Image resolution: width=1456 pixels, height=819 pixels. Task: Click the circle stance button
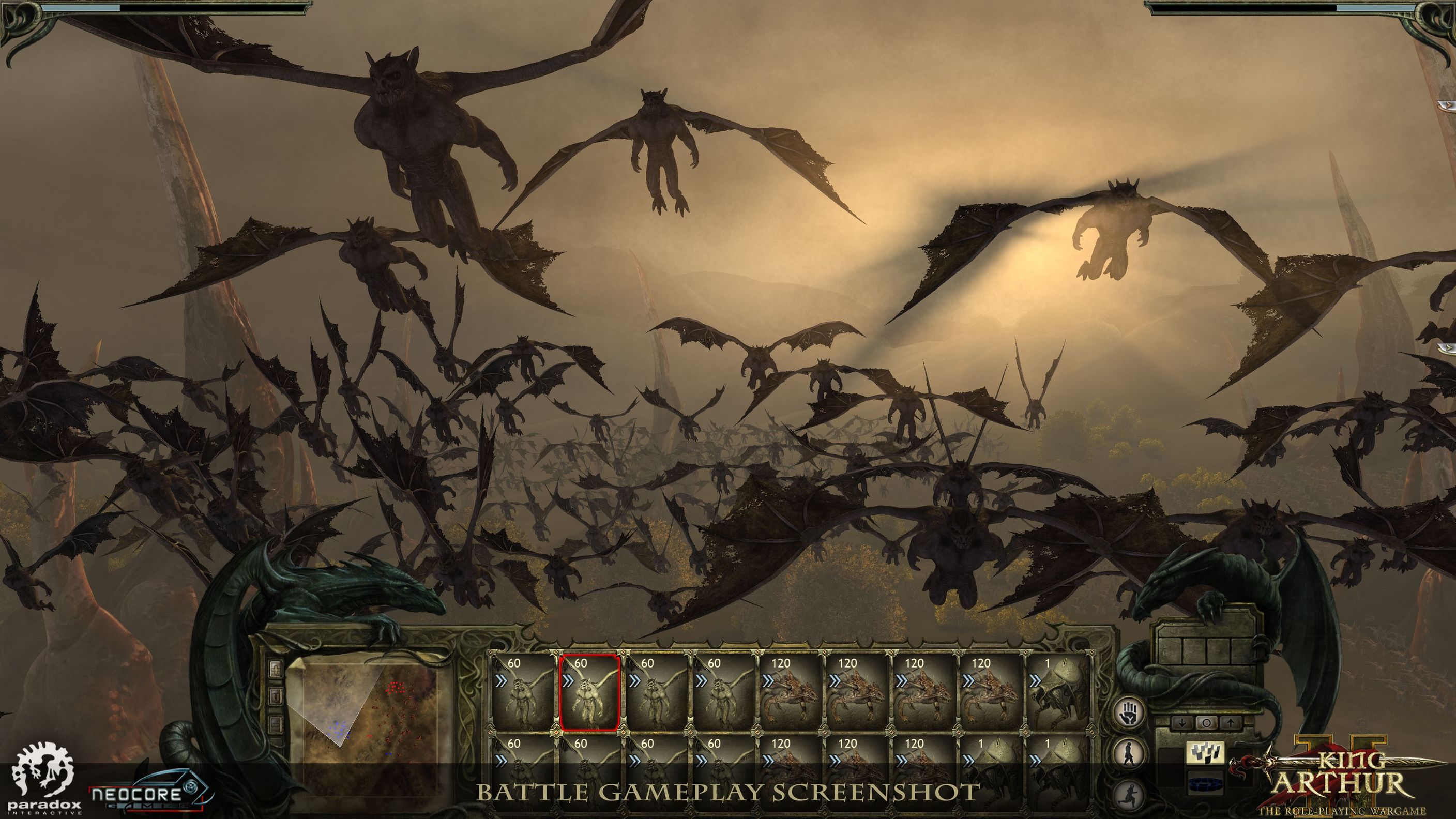[x=1206, y=722]
